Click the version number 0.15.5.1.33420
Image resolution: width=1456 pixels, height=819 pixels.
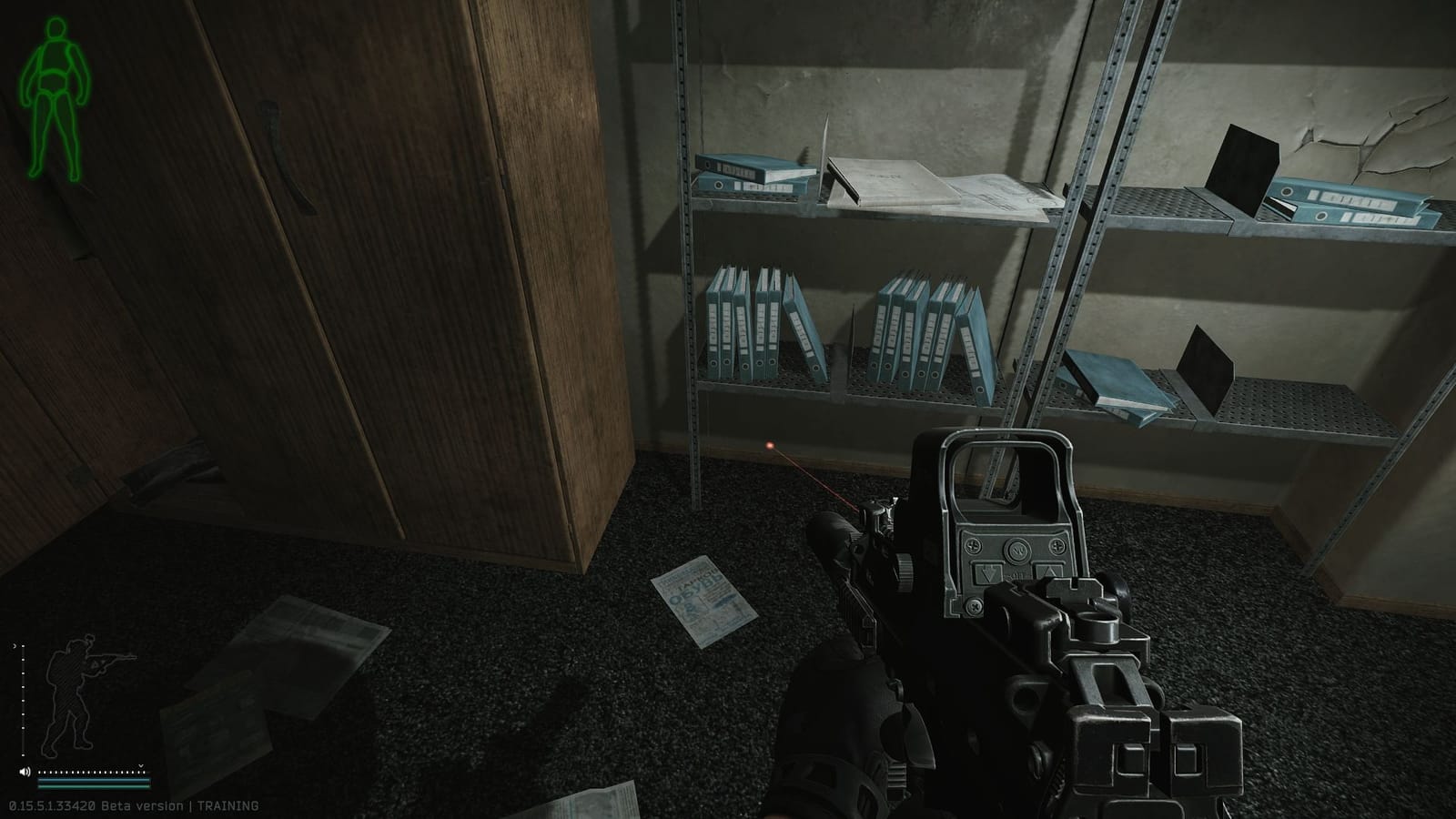point(50,805)
